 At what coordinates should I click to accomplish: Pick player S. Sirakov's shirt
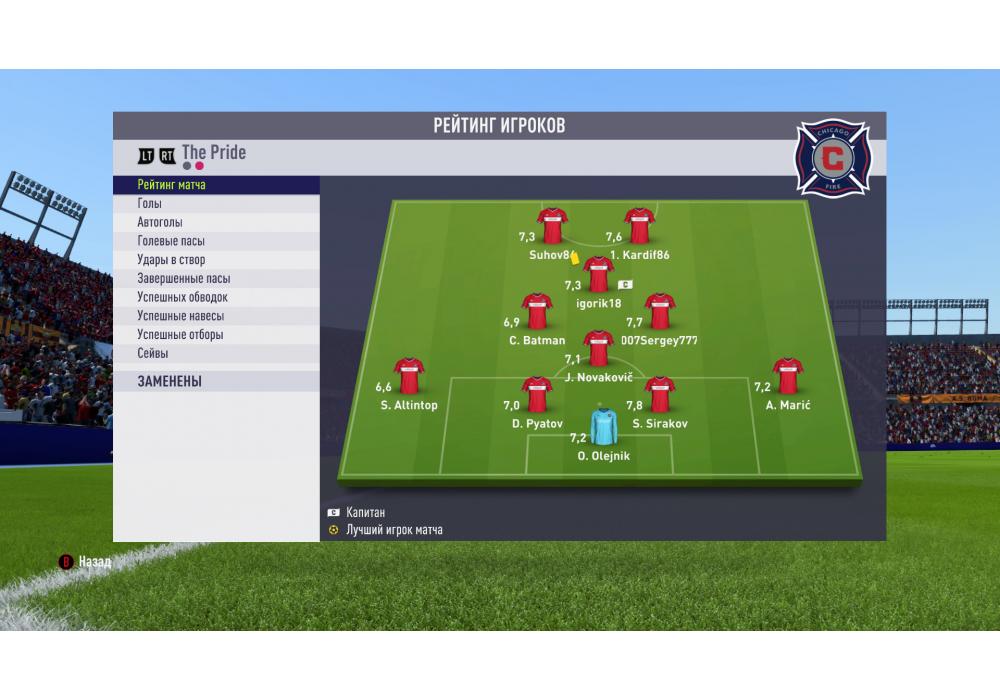pyautogui.click(x=659, y=394)
